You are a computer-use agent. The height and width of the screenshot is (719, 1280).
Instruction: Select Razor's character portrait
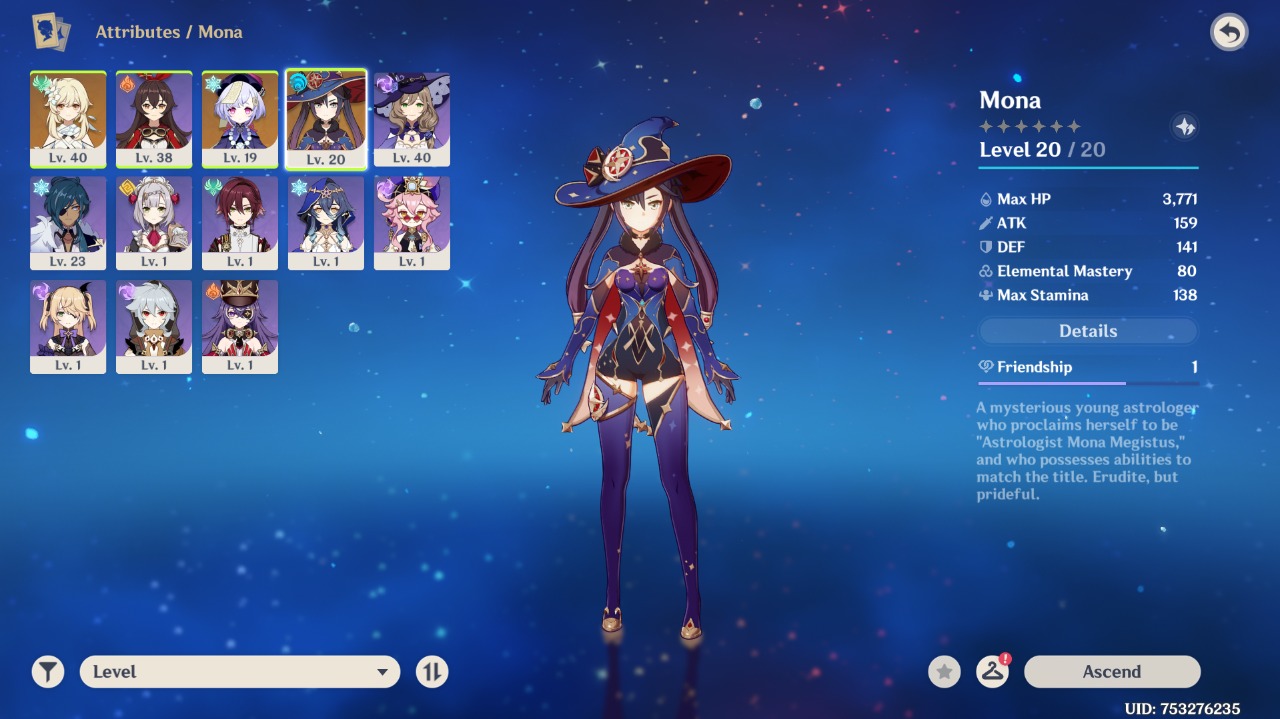pyautogui.click(x=154, y=327)
